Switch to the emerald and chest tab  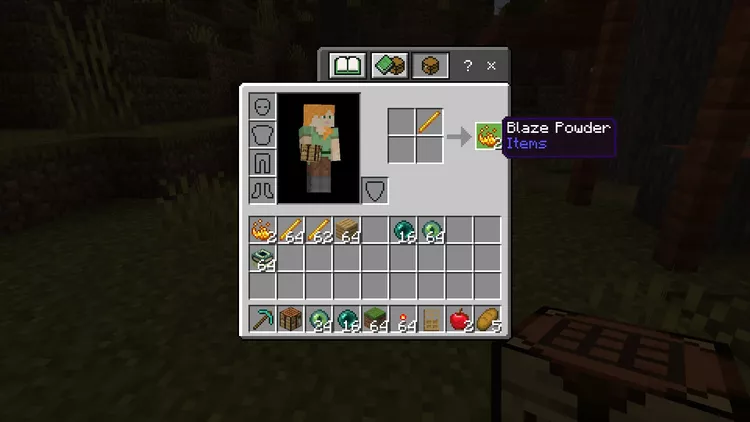tap(389, 66)
